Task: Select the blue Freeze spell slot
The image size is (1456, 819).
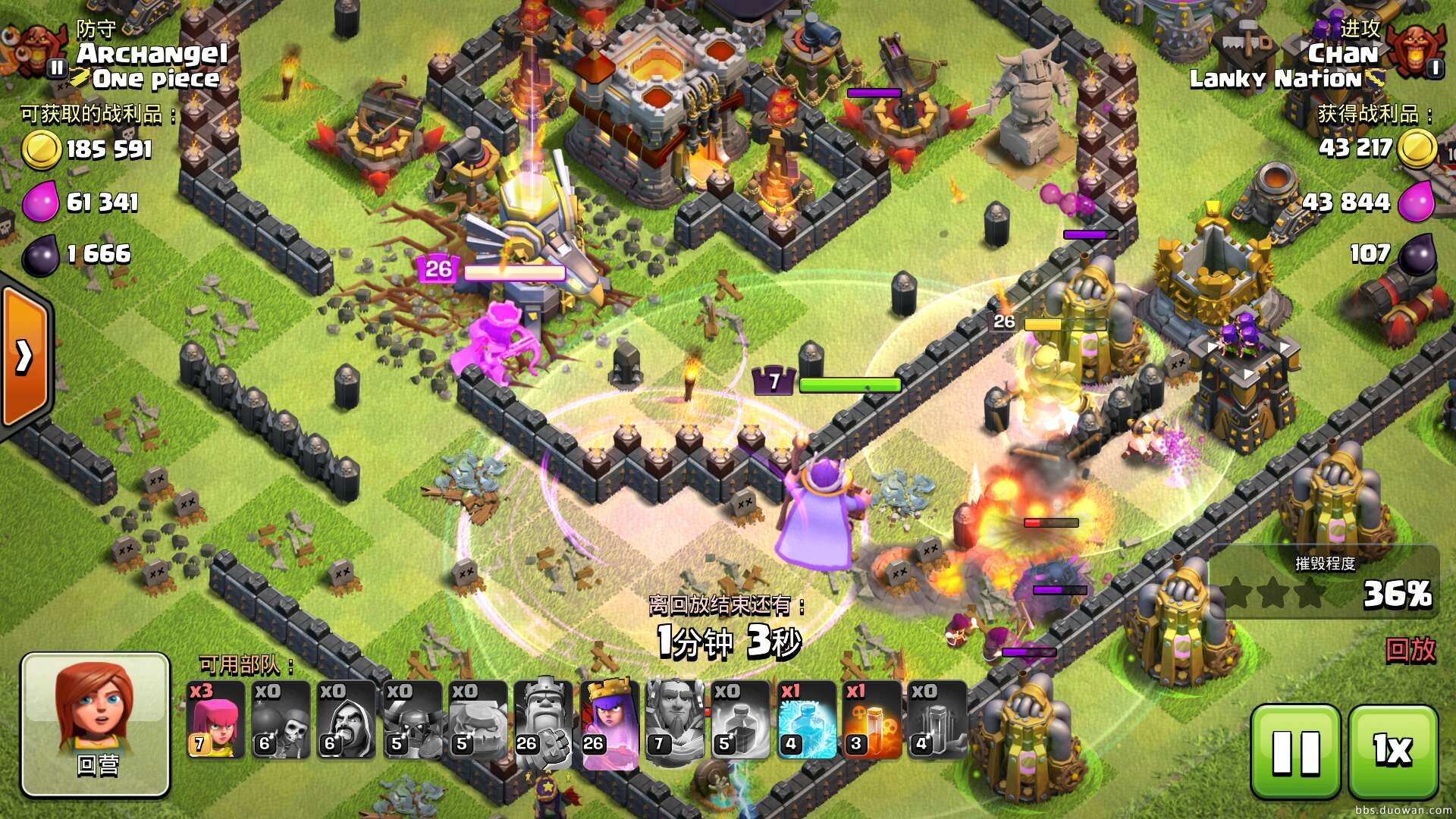Action: [x=806, y=720]
